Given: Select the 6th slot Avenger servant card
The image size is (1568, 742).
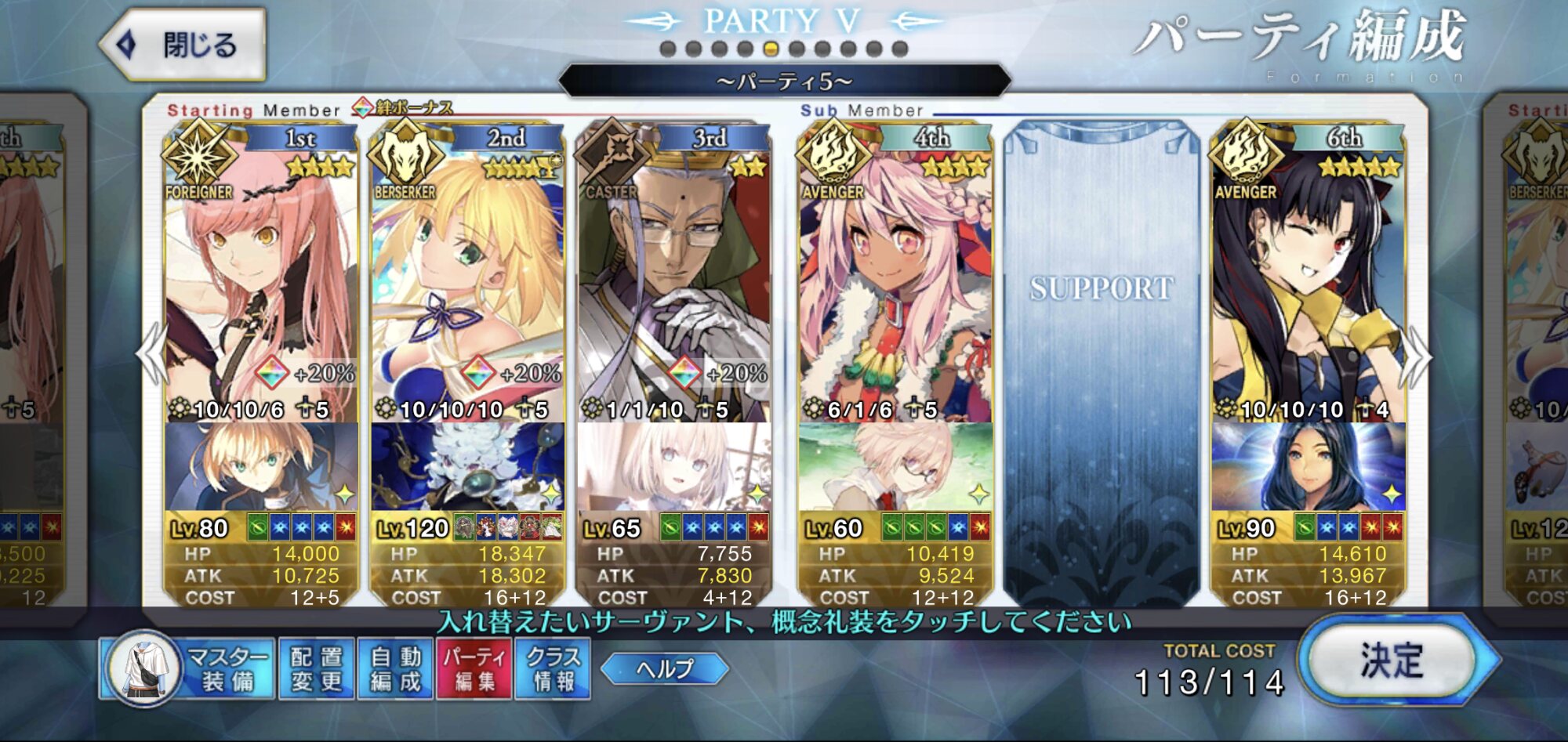Looking at the screenshot, I should 1308,282.
